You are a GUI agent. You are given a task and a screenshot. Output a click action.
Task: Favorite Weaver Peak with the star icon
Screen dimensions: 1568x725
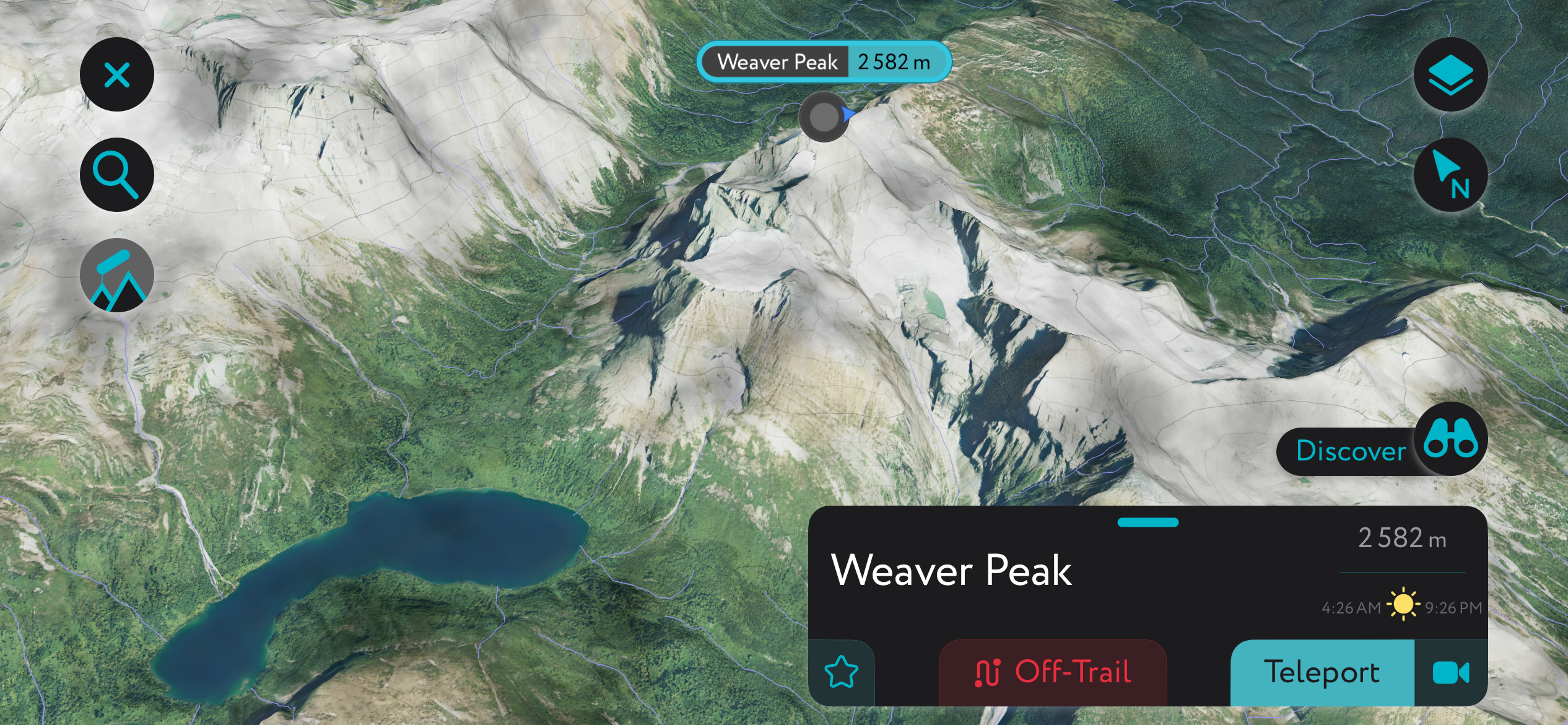[842, 673]
